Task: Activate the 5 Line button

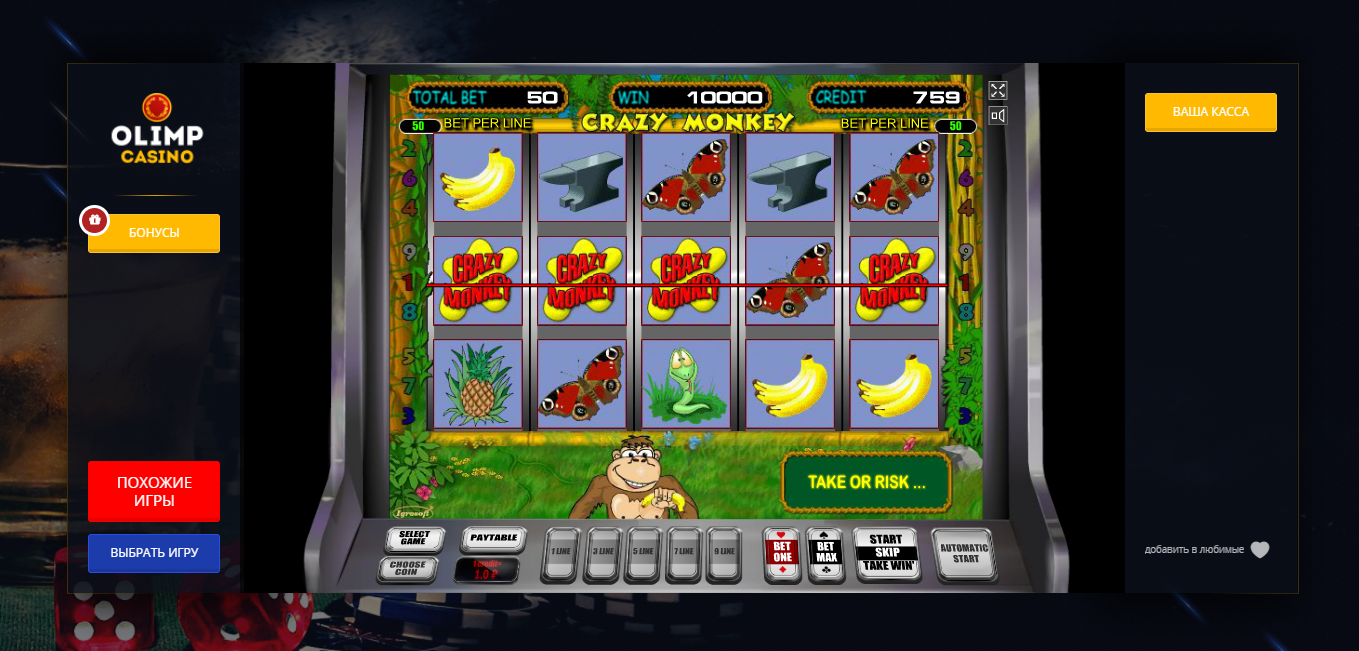Action: coord(643,553)
